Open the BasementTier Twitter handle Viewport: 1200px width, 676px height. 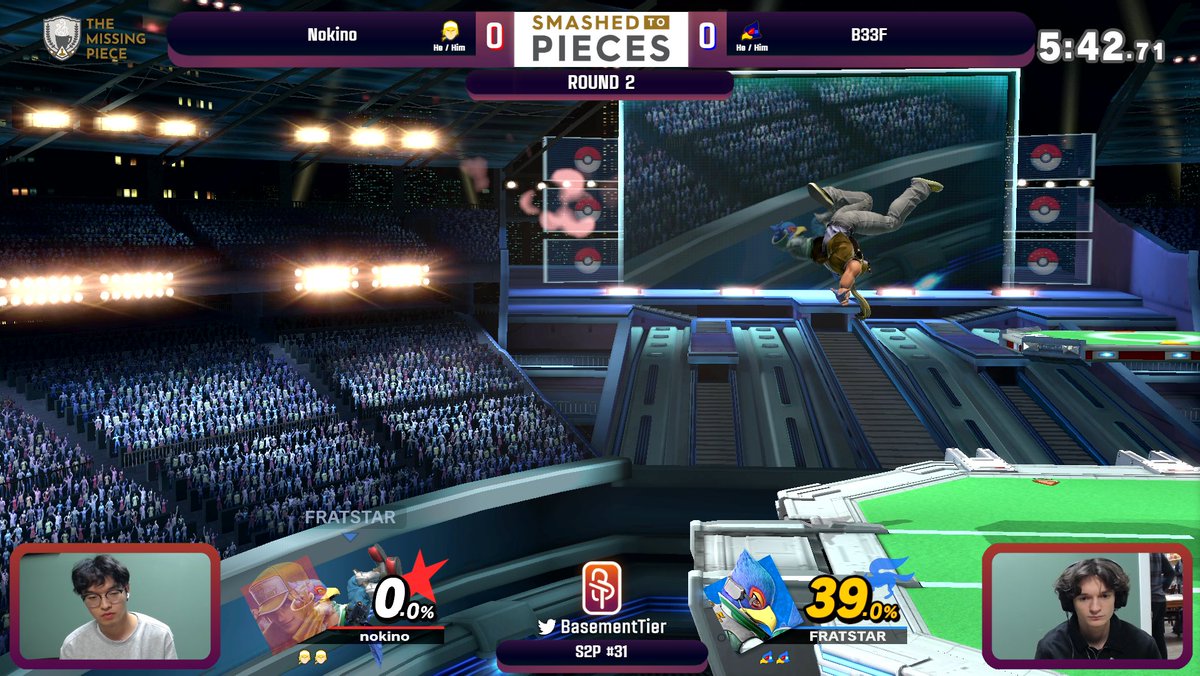click(x=602, y=627)
